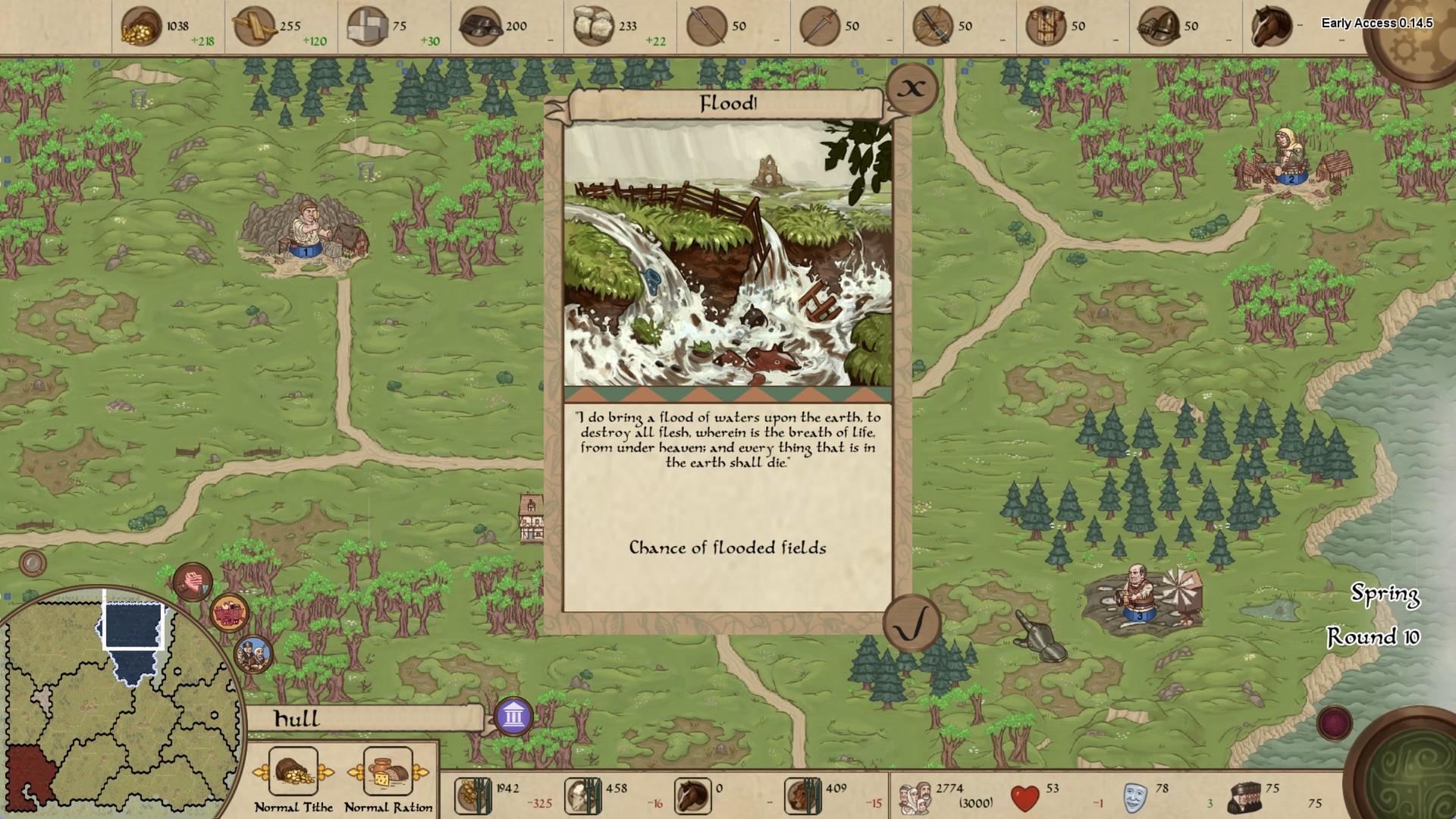Image resolution: width=1456 pixels, height=819 pixels.
Task: Click the gold resource icon in top bar
Action: (143, 23)
